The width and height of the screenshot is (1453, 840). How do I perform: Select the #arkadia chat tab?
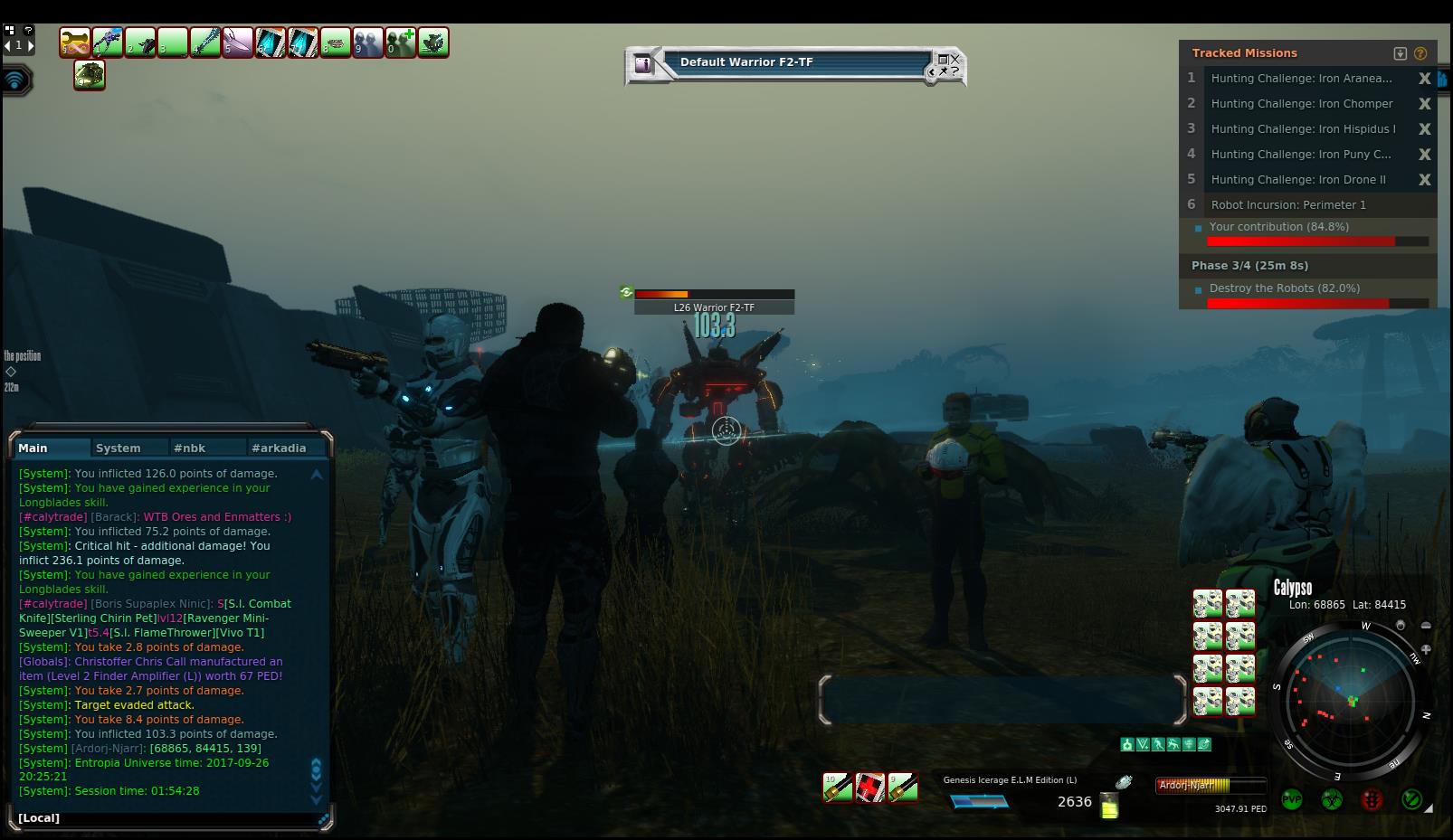(279, 448)
